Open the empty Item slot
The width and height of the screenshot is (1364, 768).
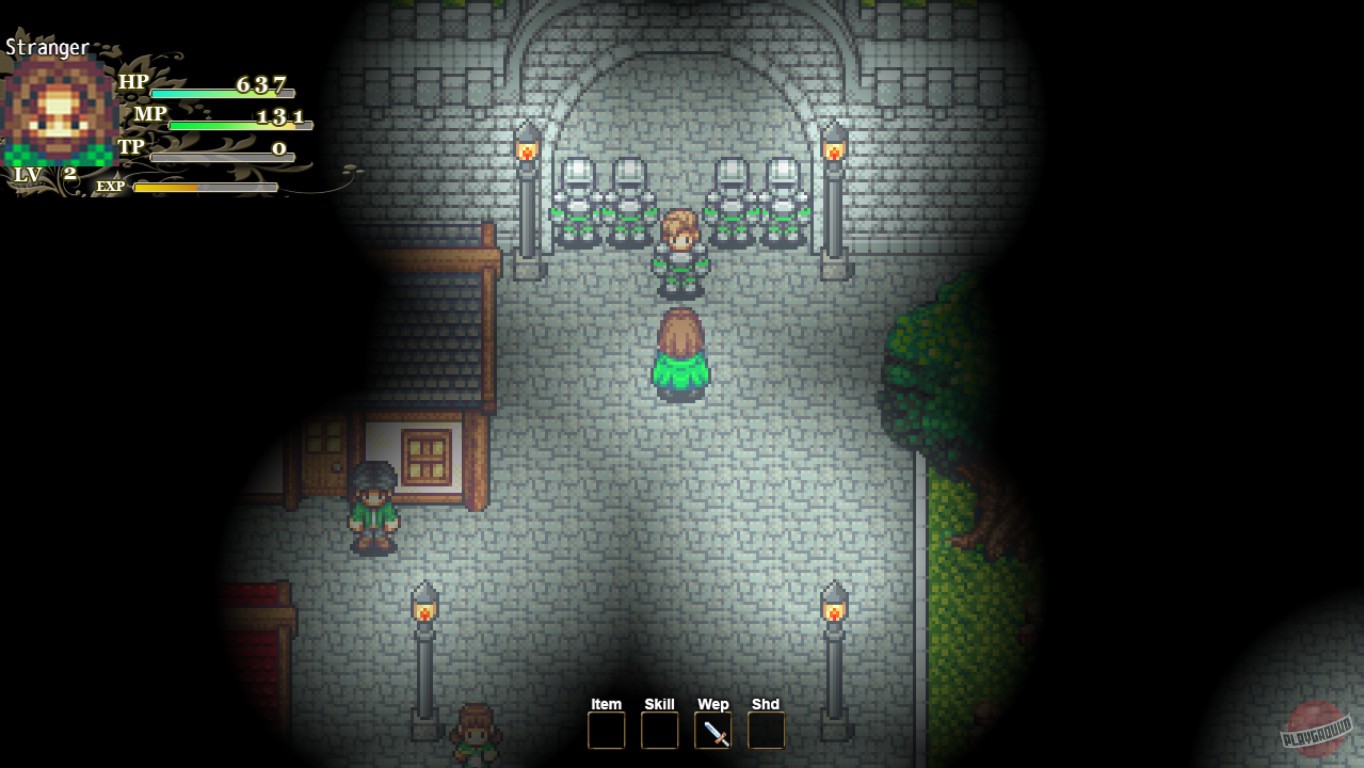604,733
